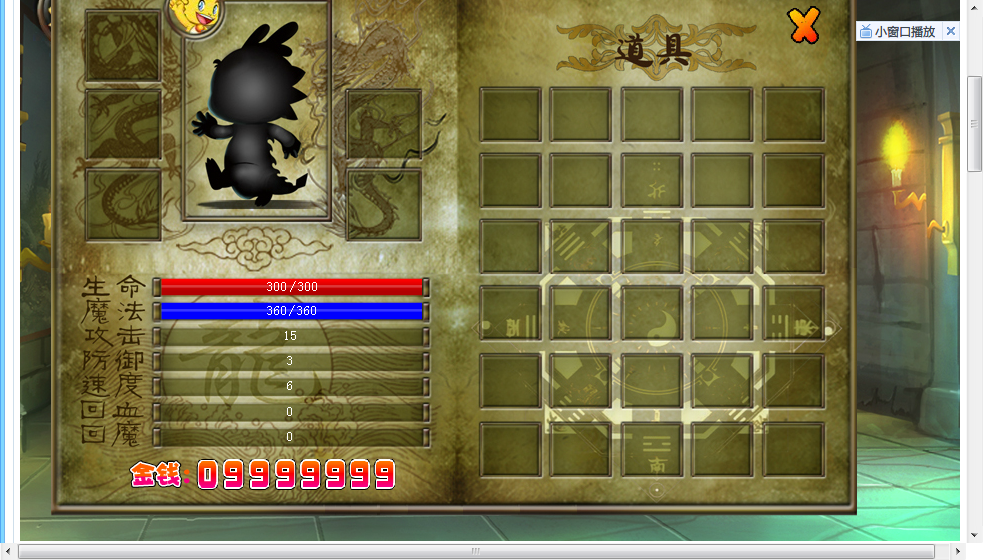Activate the 小窗口播放 small-window playback button

(x=898, y=32)
